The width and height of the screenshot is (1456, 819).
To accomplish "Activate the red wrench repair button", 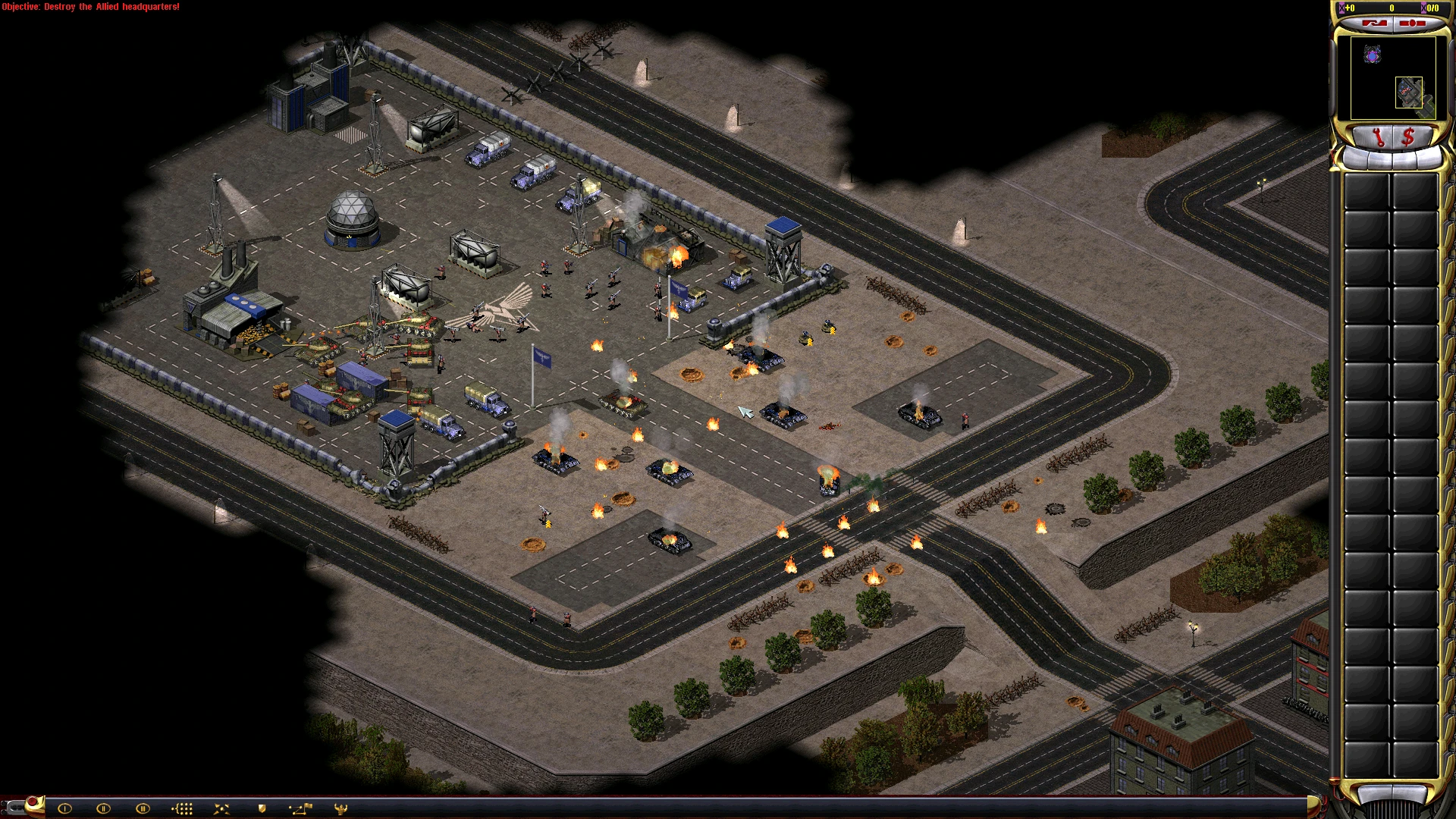I will click(x=1377, y=137).
